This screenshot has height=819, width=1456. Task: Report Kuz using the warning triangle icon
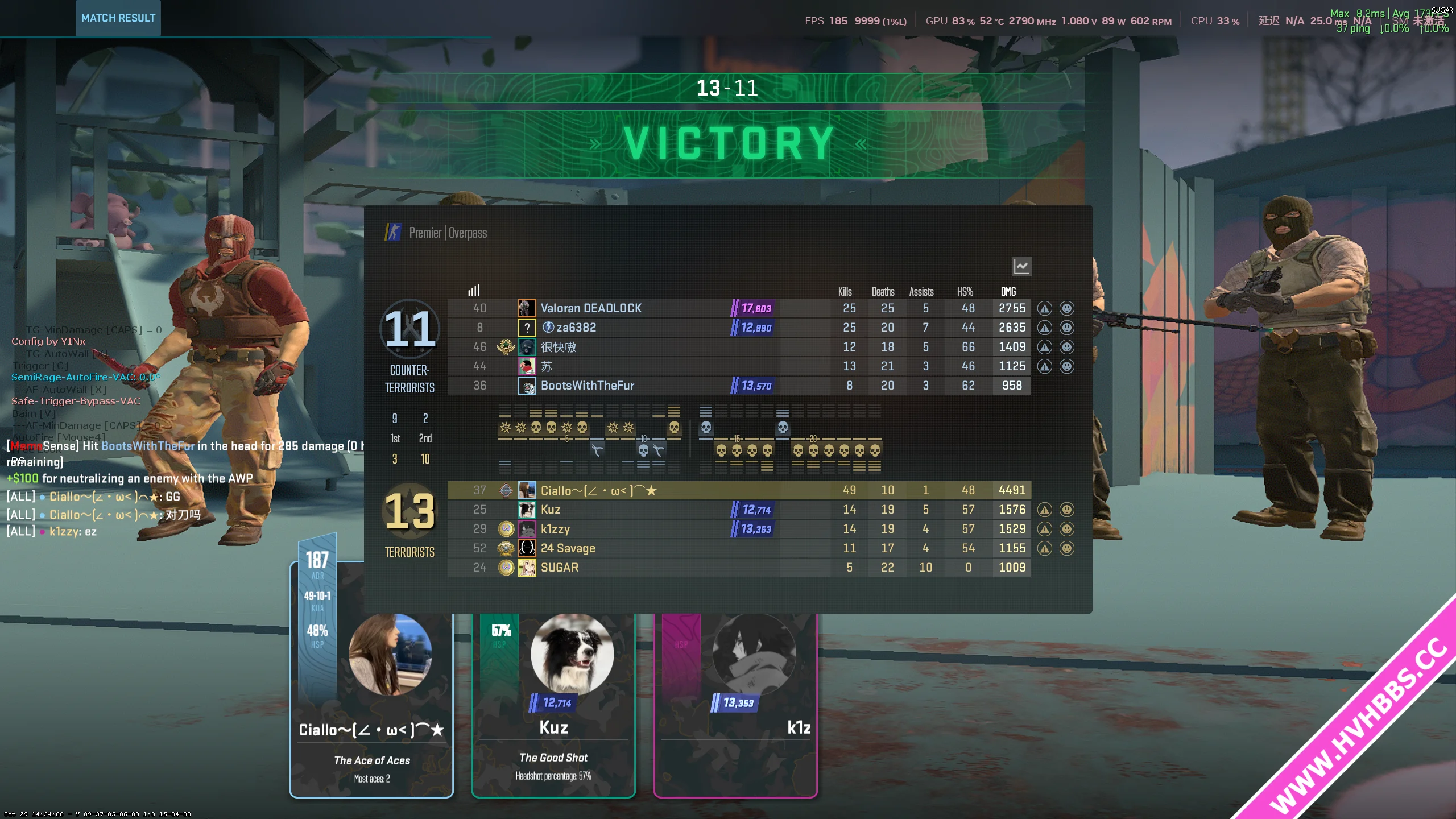(1044, 510)
